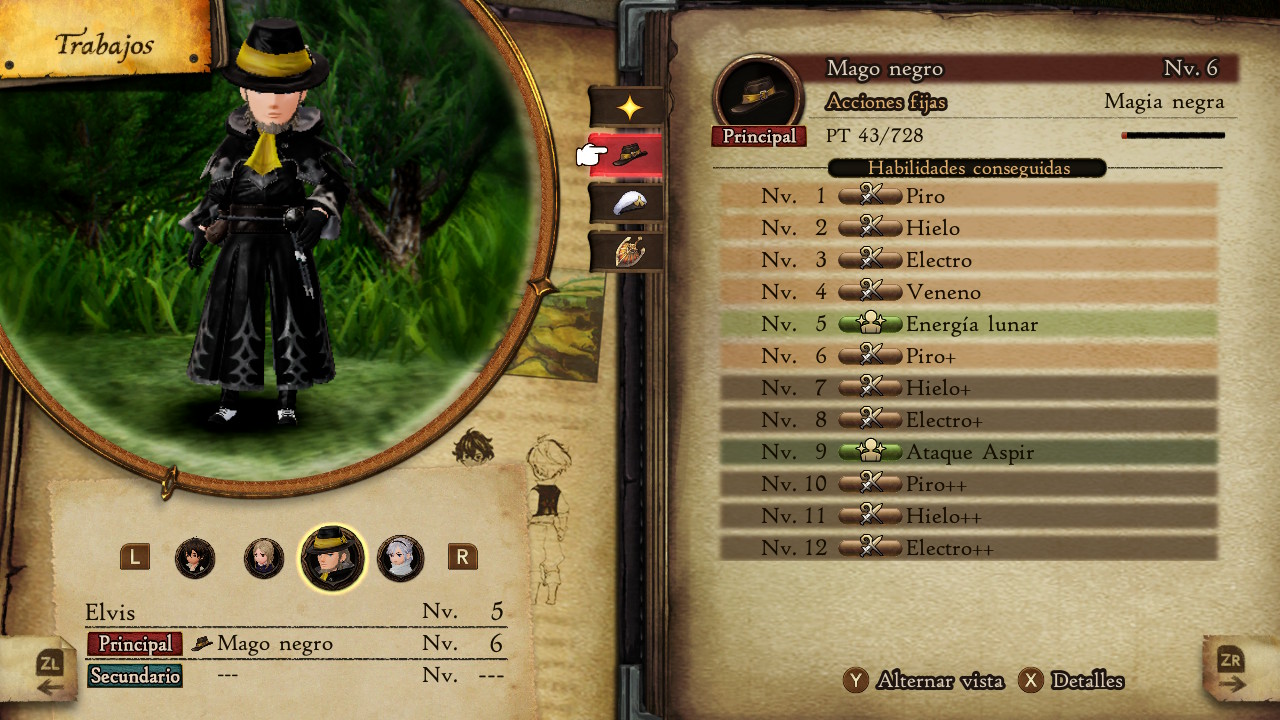Click the Nv. 1 Piro ability
The width and height of the screenshot is (1280, 720).
pyautogui.click(x=968, y=196)
